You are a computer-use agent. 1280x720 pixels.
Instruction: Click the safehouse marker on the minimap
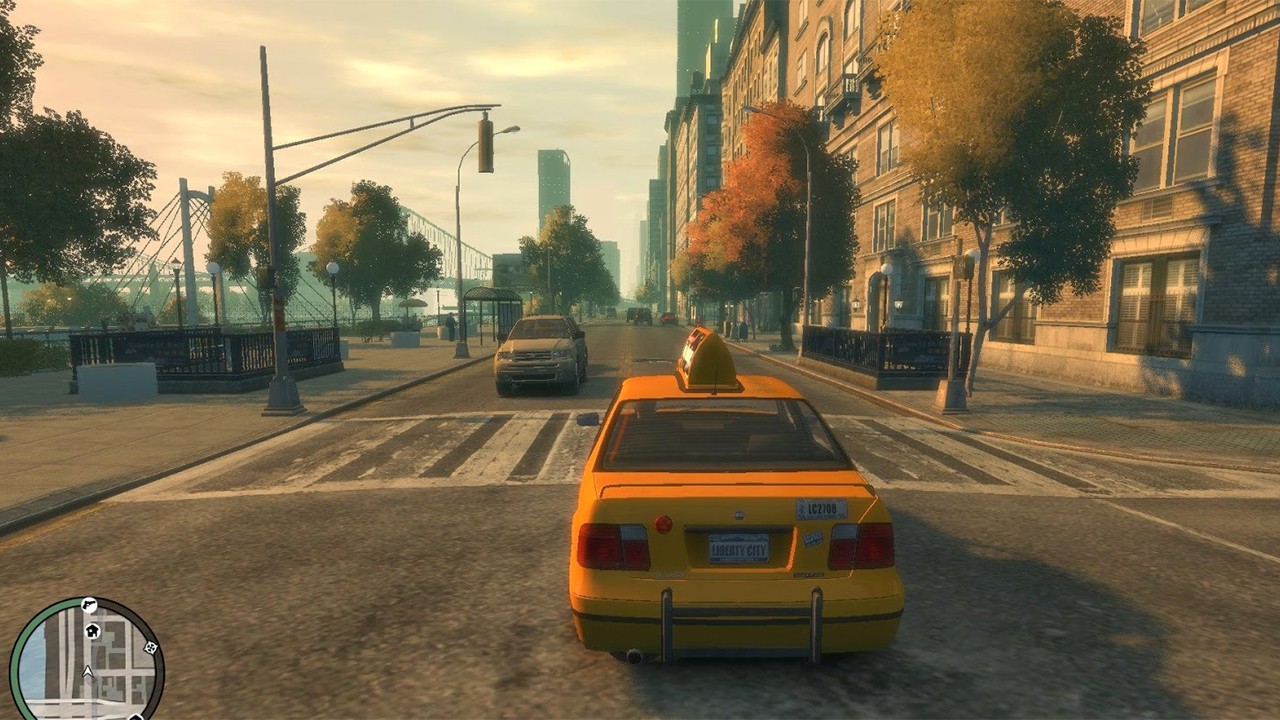point(92,631)
